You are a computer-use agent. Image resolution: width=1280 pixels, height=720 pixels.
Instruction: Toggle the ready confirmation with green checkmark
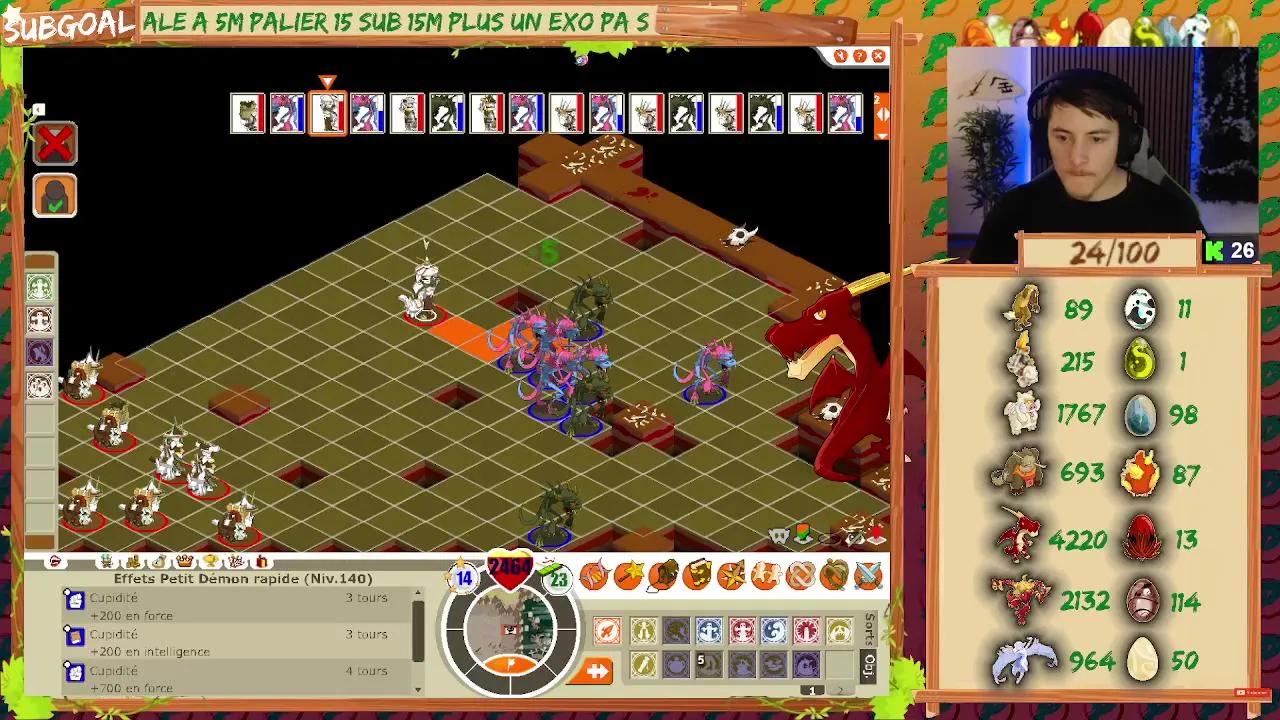pos(55,196)
